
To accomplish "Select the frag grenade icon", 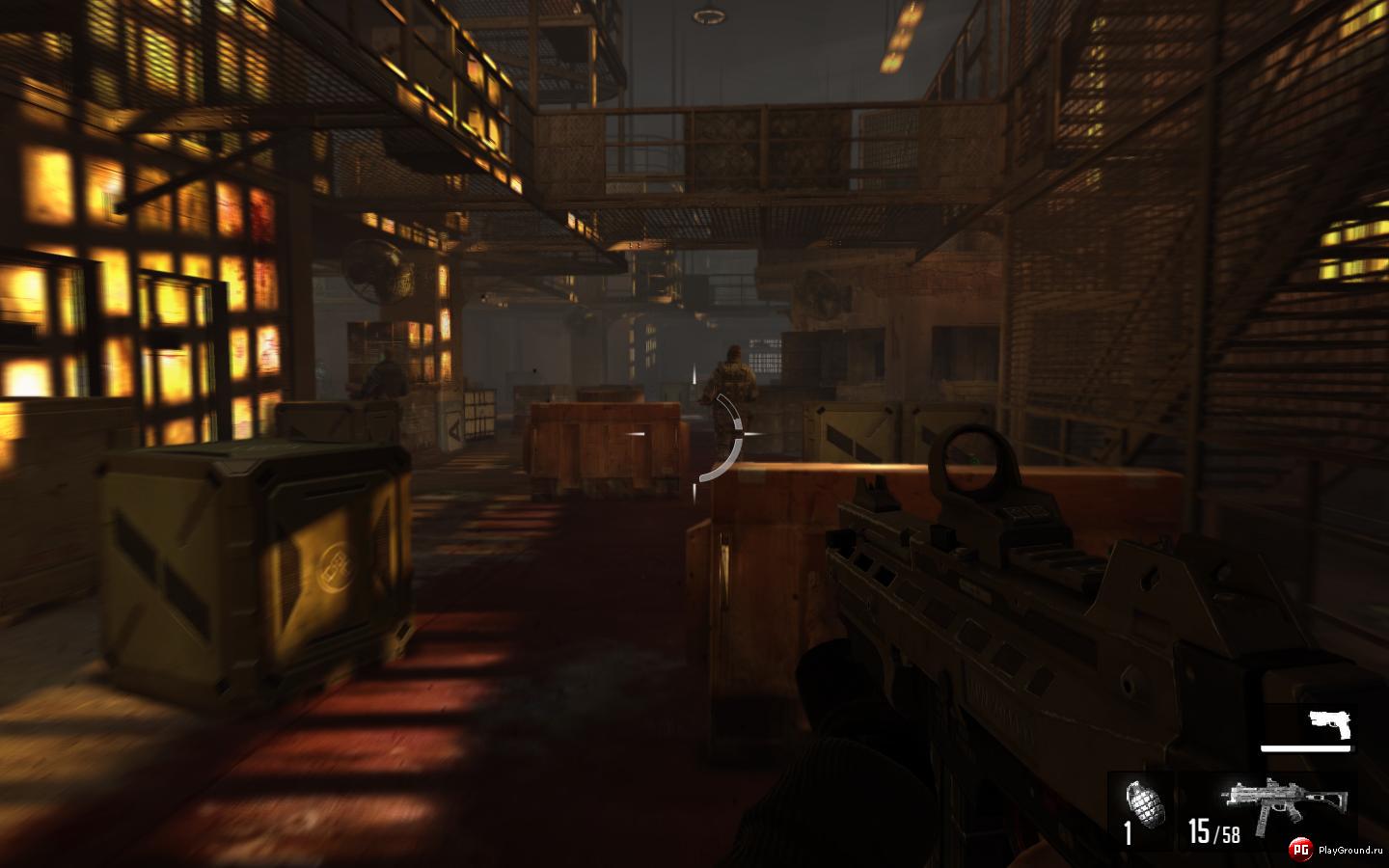I will click(x=1146, y=800).
